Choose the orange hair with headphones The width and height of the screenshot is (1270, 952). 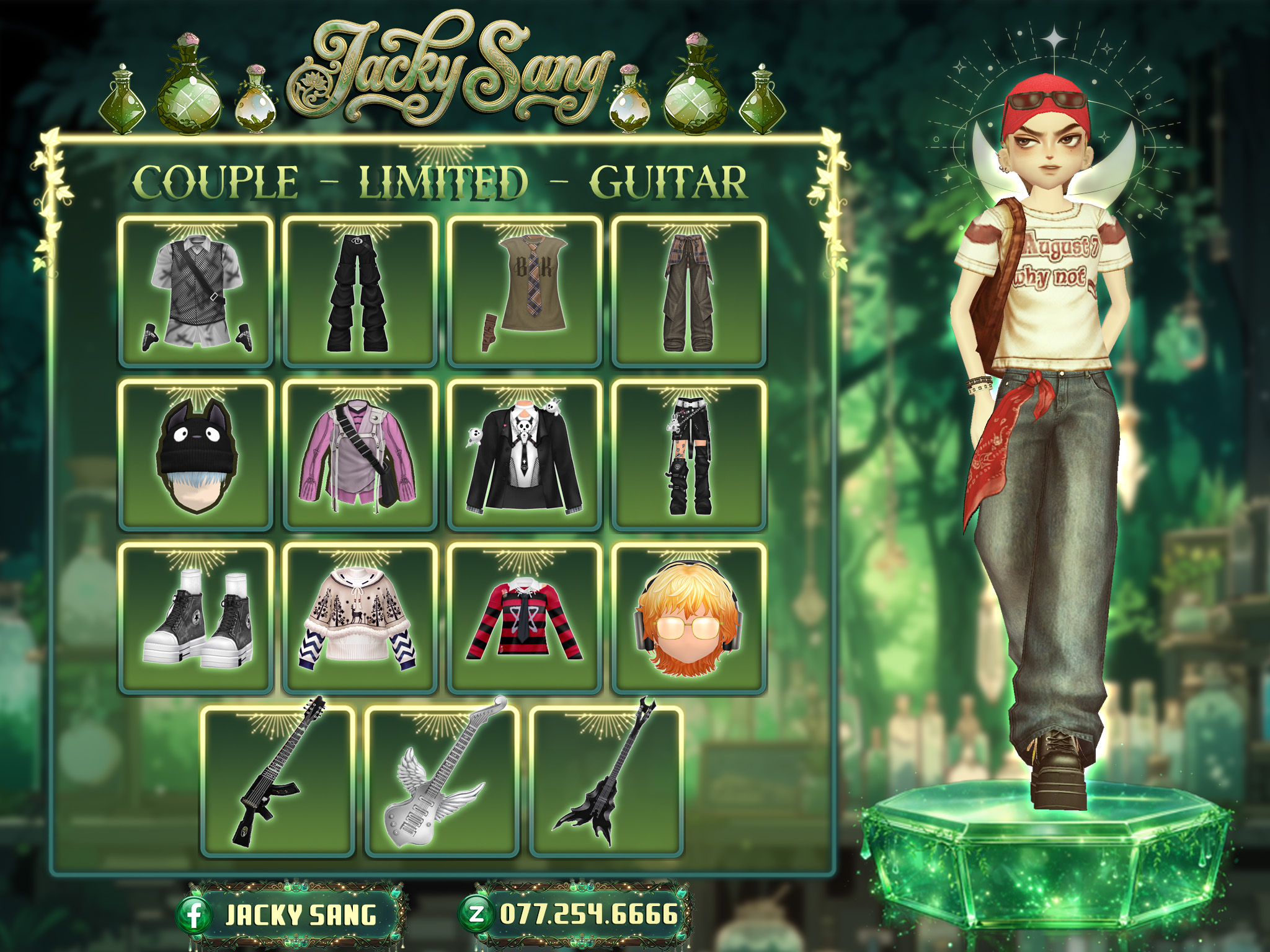pyautogui.click(x=689, y=619)
